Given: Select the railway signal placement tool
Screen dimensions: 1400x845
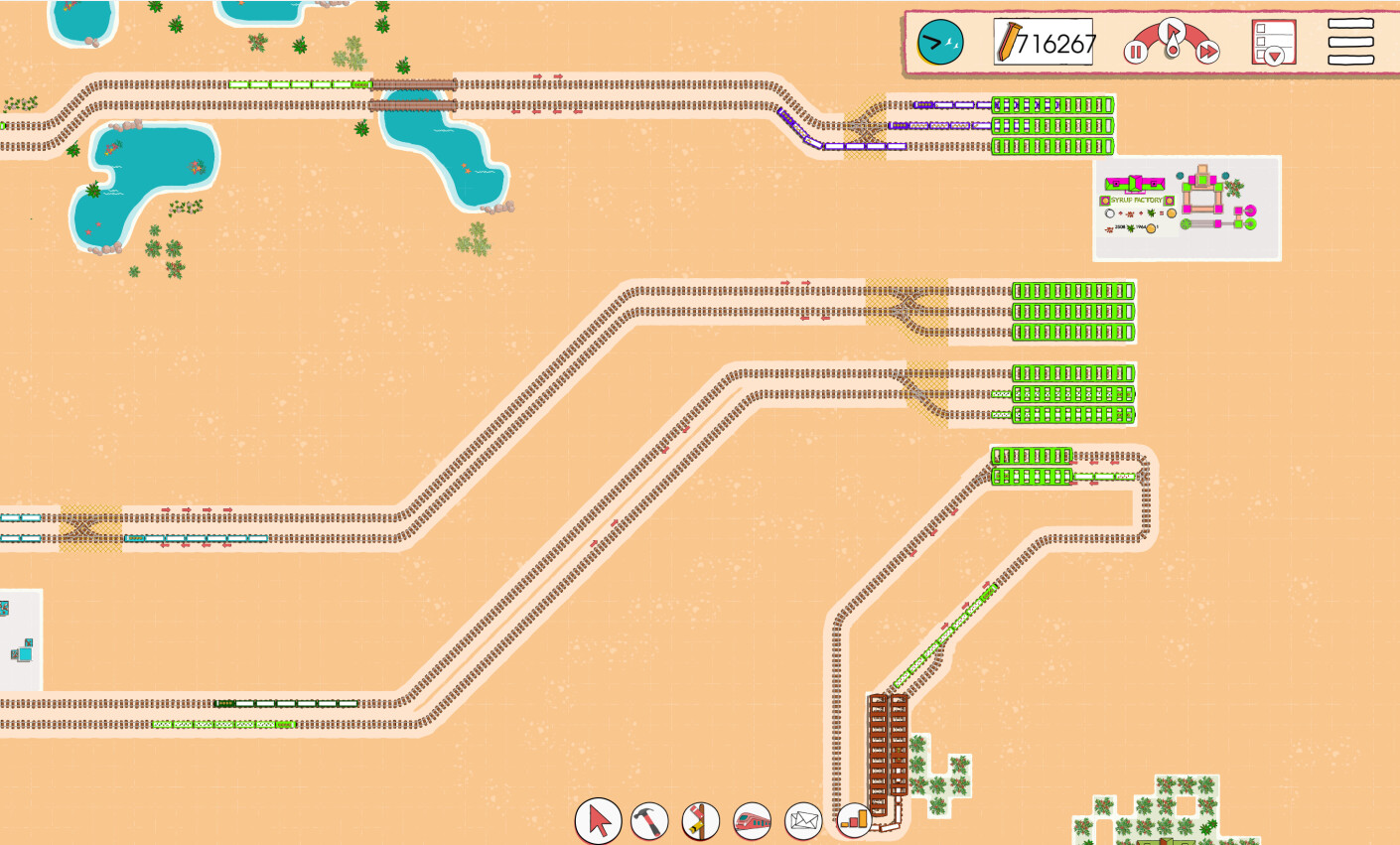Looking at the screenshot, I should coord(701,821).
